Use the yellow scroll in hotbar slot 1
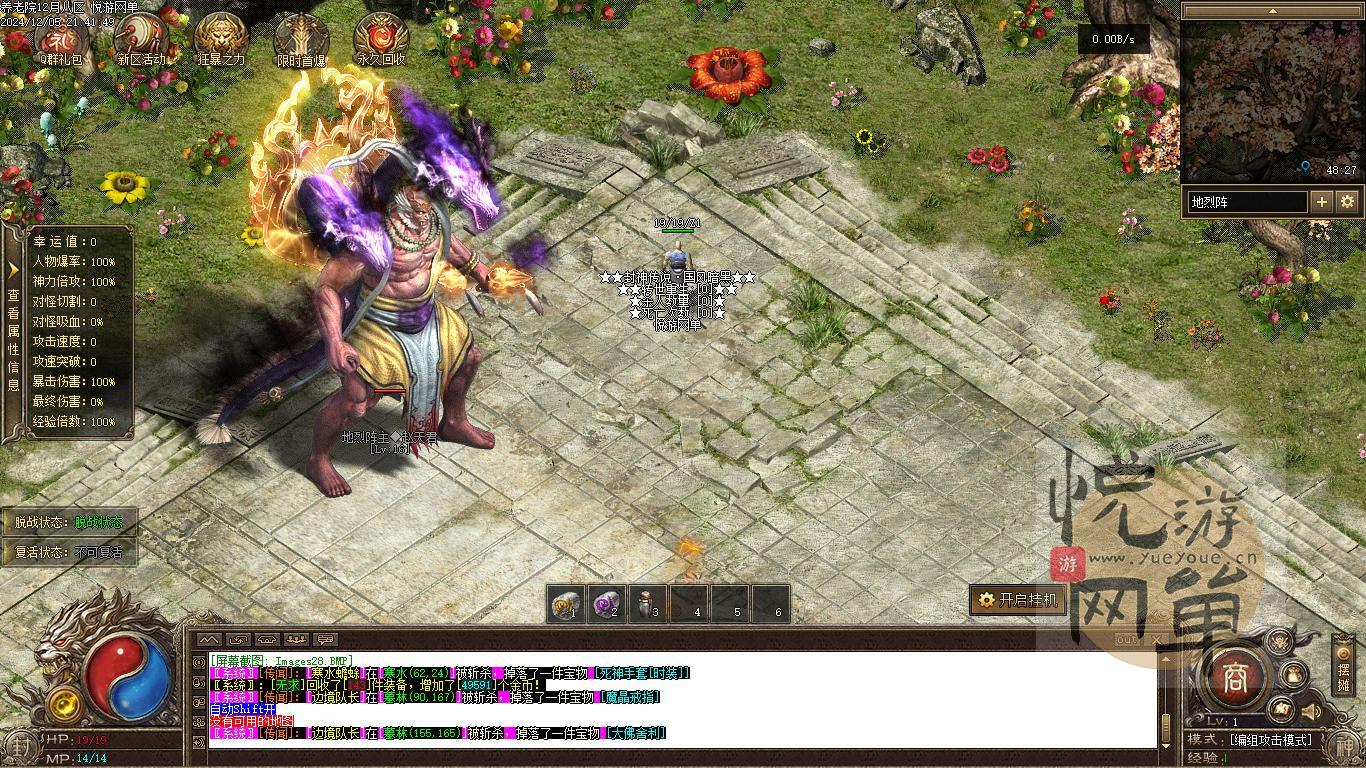This screenshot has width=1366, height=768. (566, 604)
